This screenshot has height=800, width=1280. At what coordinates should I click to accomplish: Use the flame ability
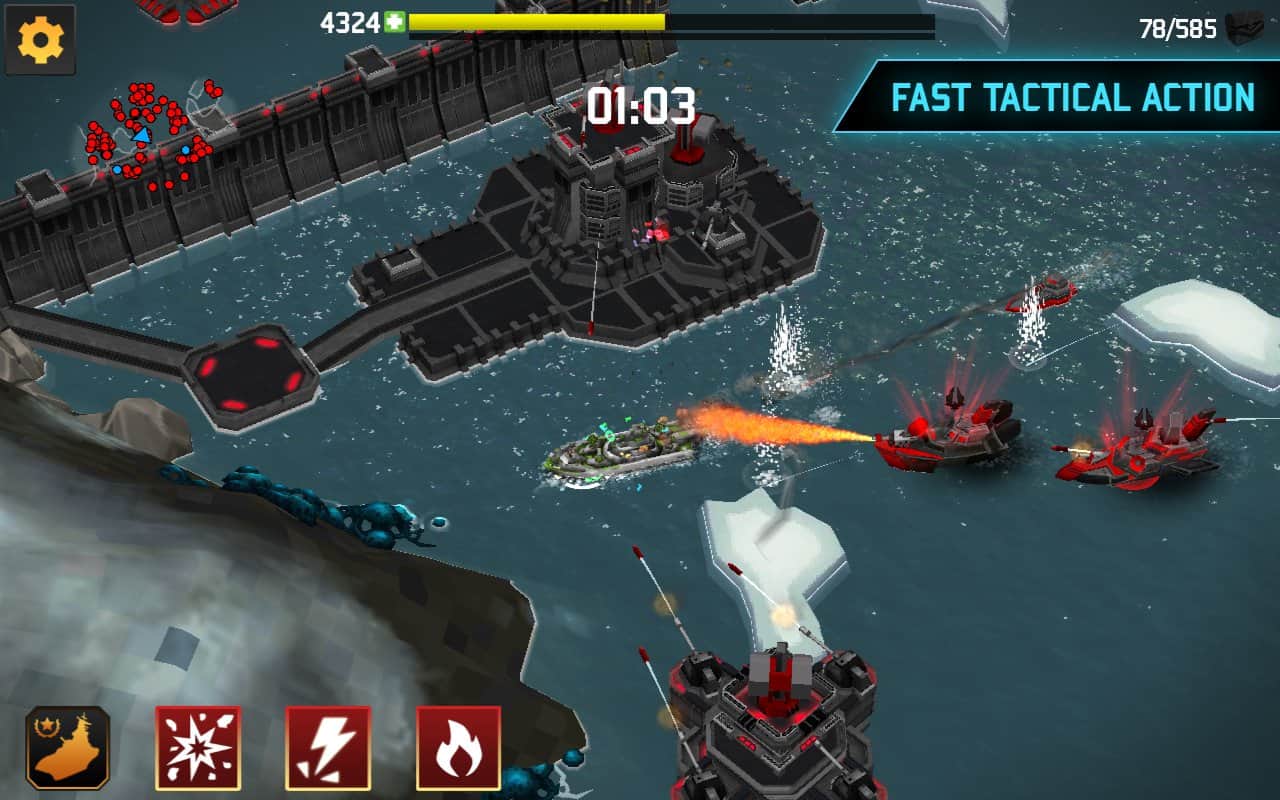pyautogui.click(x=458, y=747)
